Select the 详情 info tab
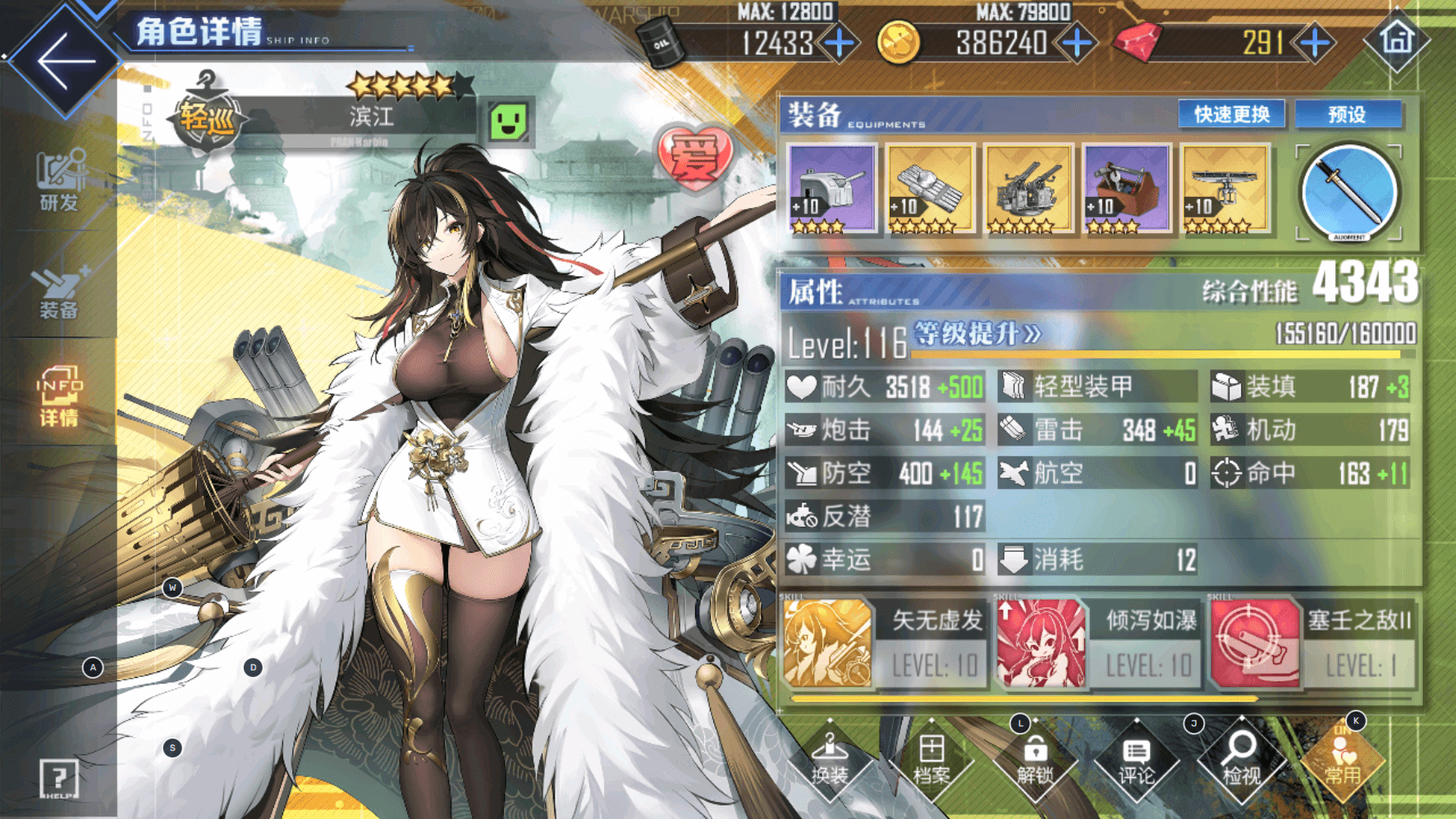This screenshot has height=819, width=1456. [x=59, y=397]
